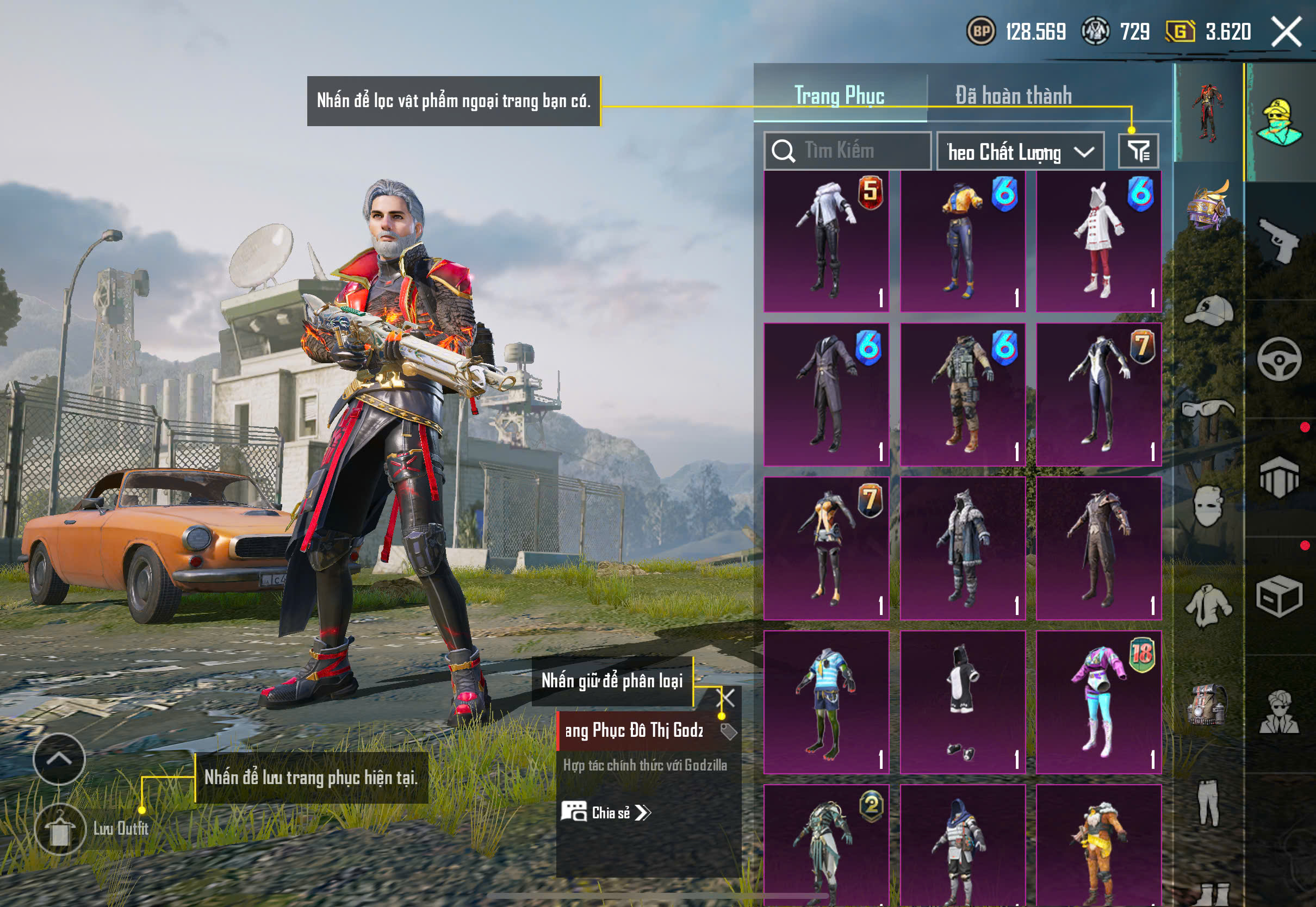Open the pistol weapon skins category
1316x907 pixels.
(1279, 241)
